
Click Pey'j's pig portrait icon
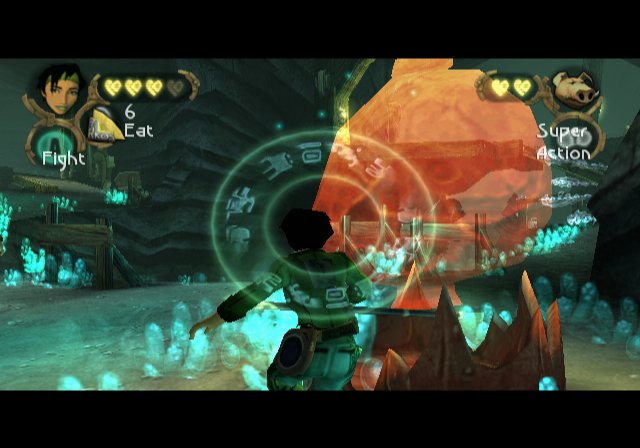[573, 90]
